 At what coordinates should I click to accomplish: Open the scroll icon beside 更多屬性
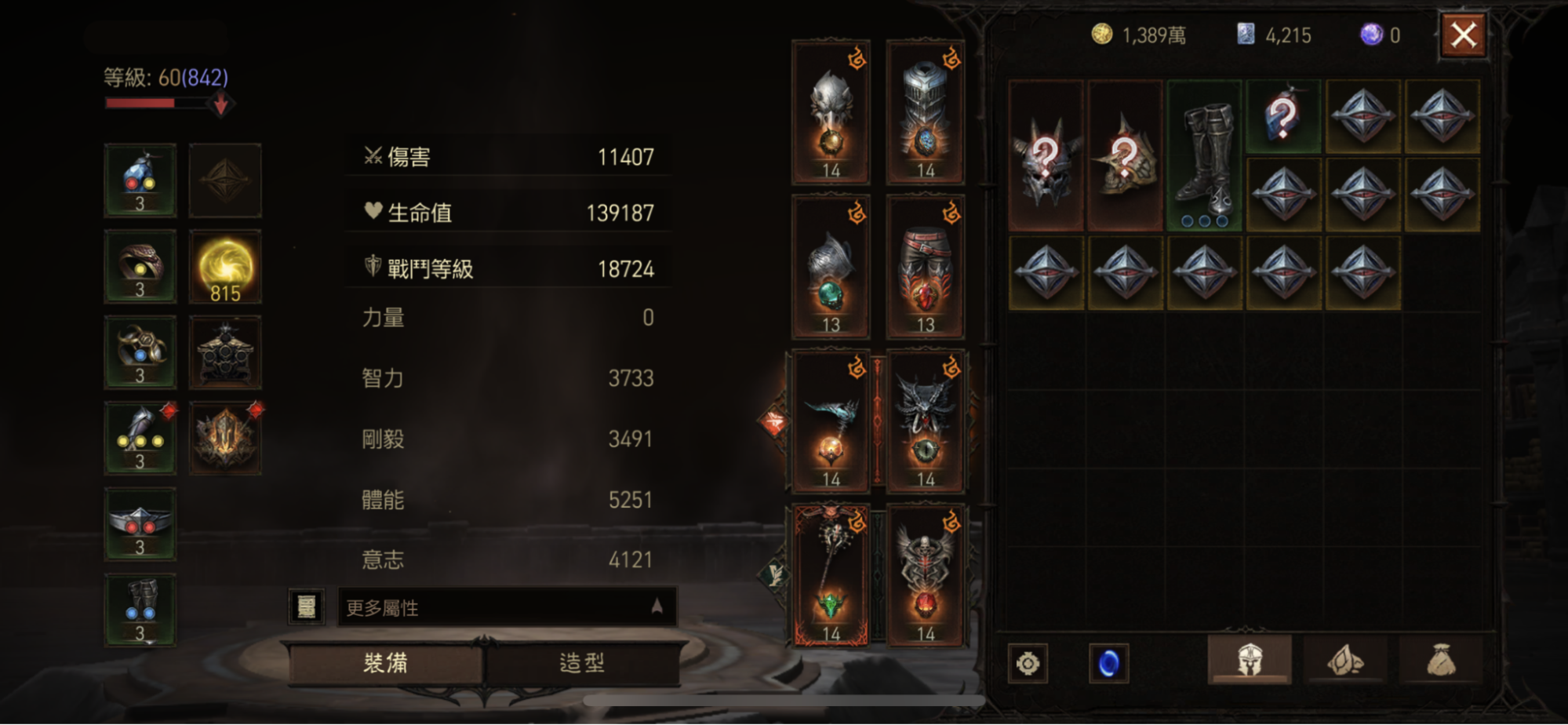pos(307,607)
